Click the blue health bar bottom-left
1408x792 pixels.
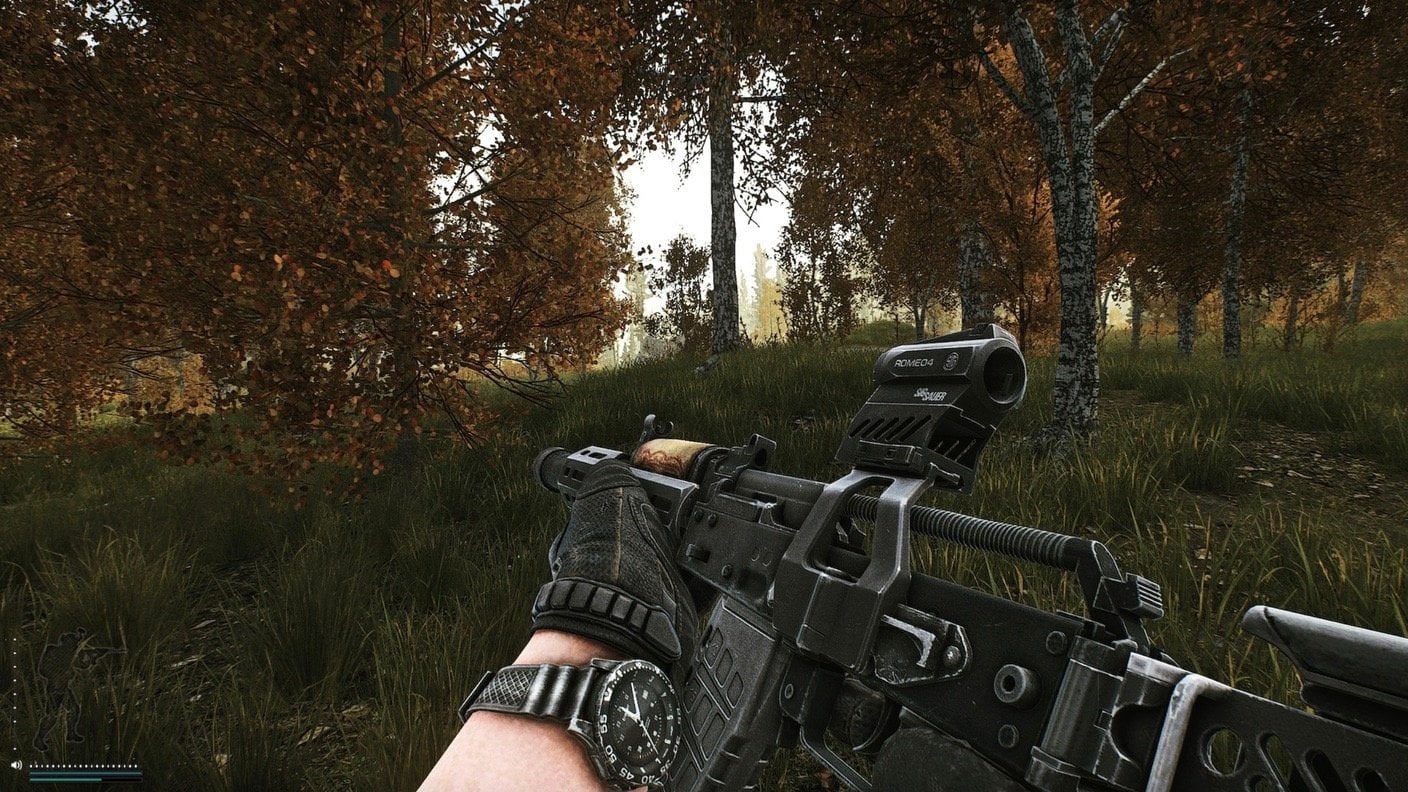85,774
